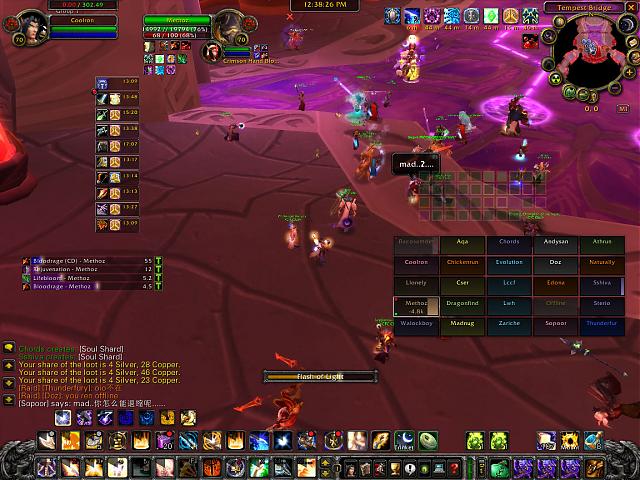Click the Evolution raid frame

(509, 262)
